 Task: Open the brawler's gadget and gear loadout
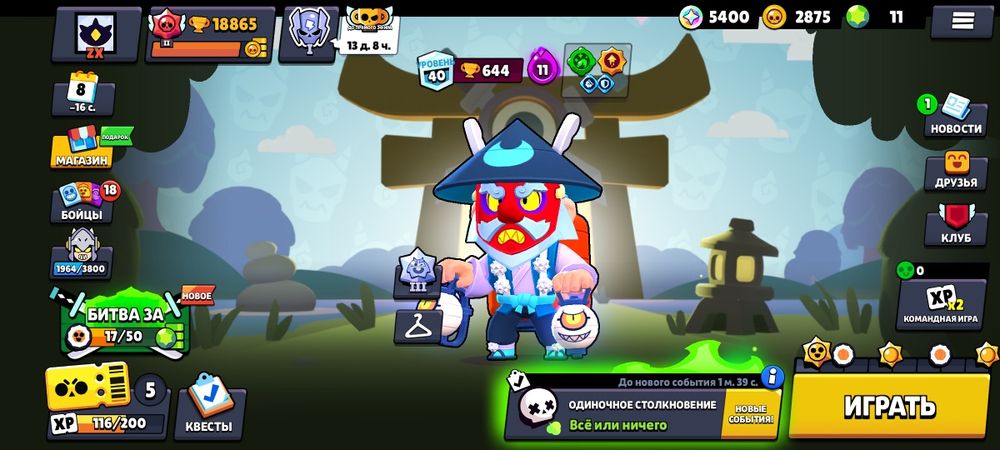(597, 71)
